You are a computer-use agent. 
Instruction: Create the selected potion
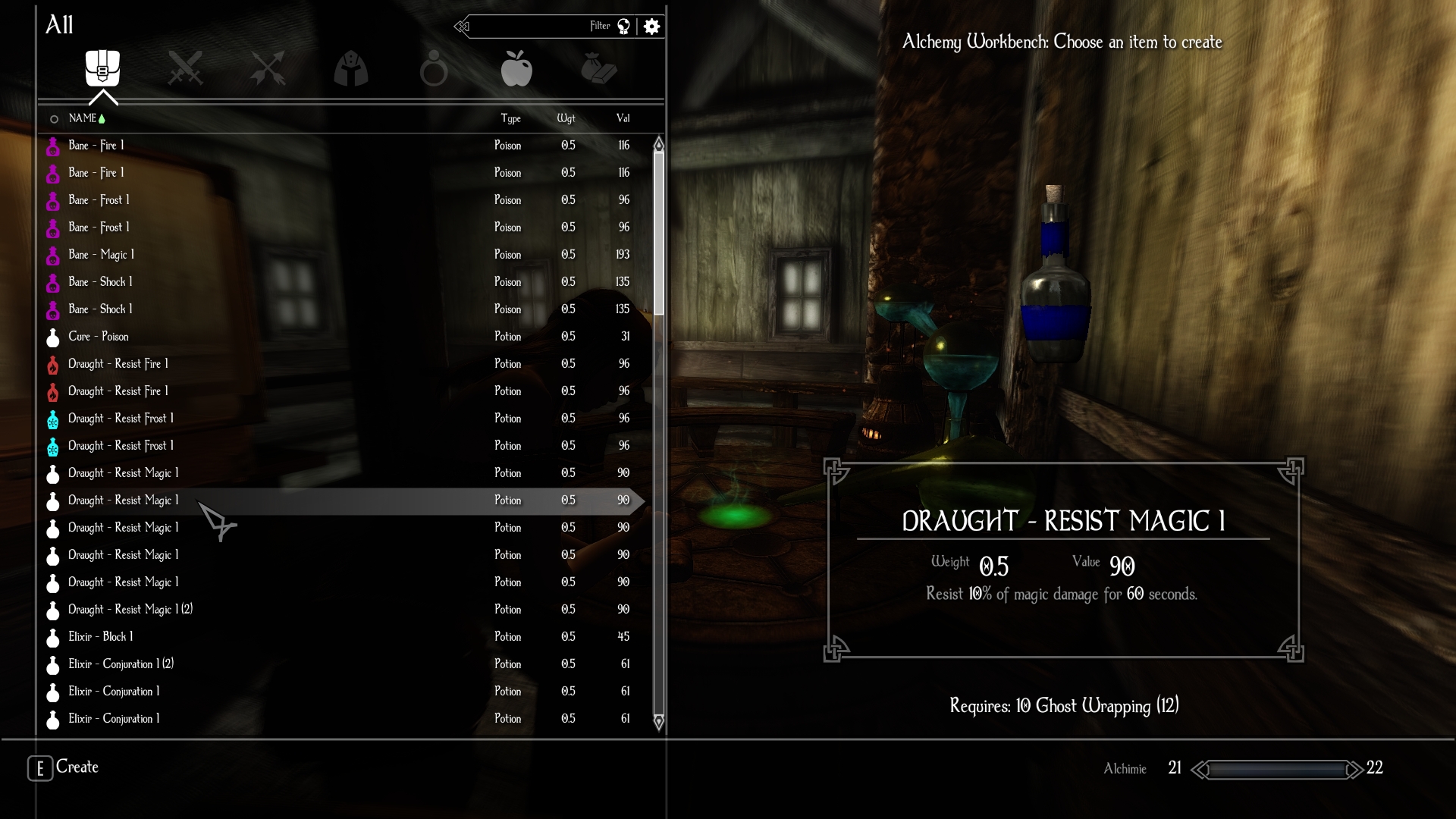tap(64, 767)
